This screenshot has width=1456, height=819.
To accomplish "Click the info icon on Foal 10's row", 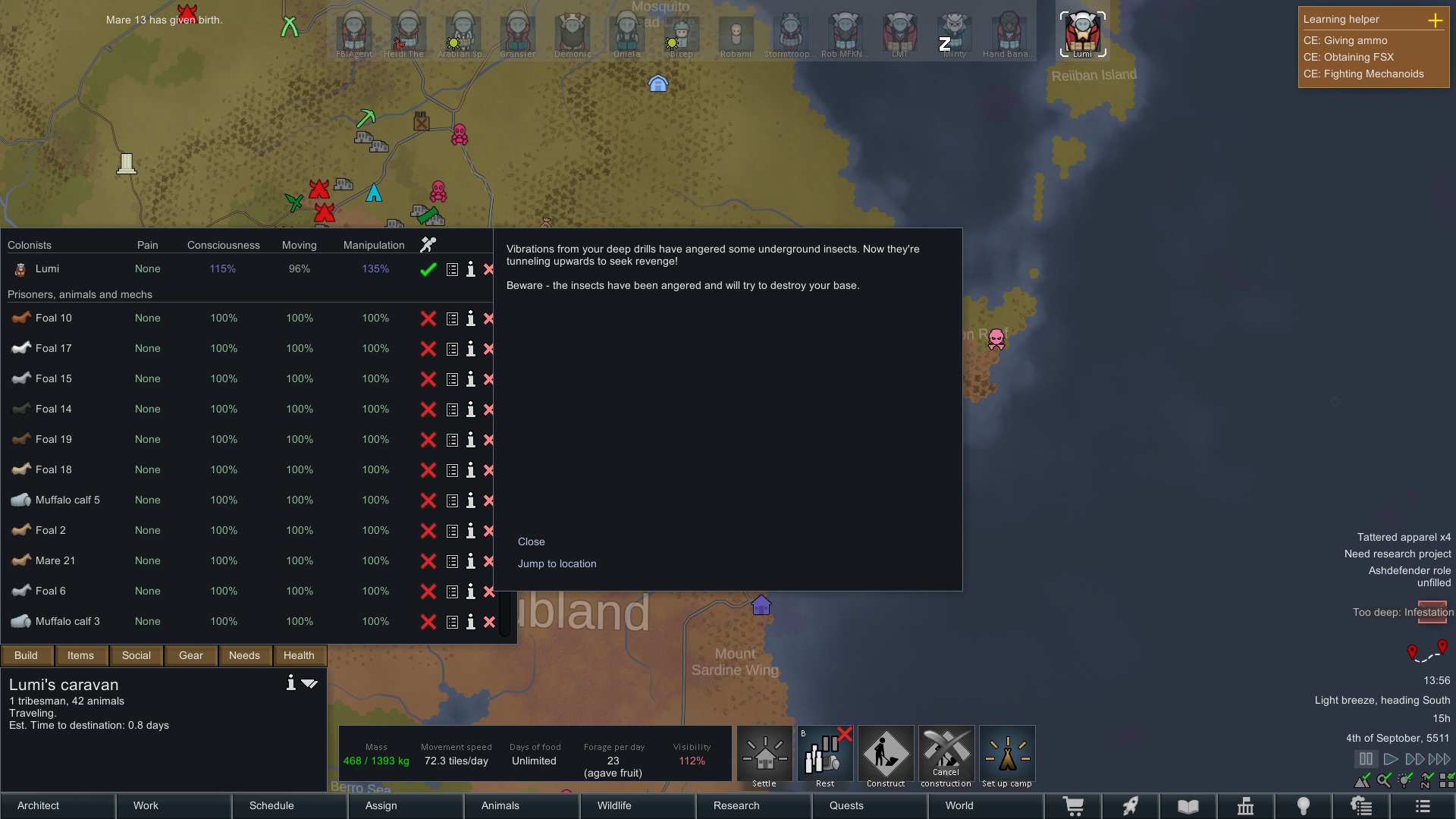I will click(x=471, y=318).
